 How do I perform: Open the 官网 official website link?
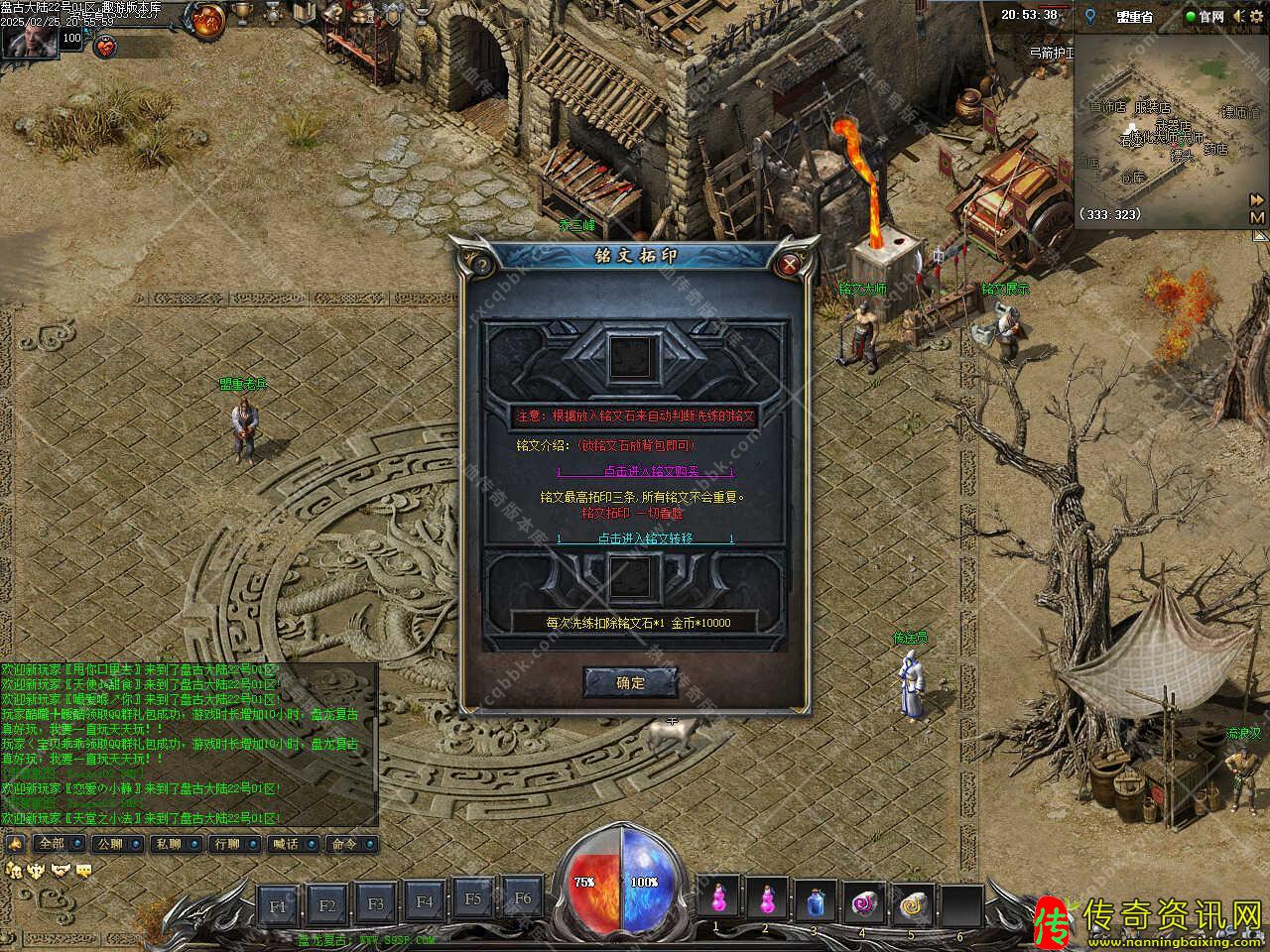pos(1206,17)
